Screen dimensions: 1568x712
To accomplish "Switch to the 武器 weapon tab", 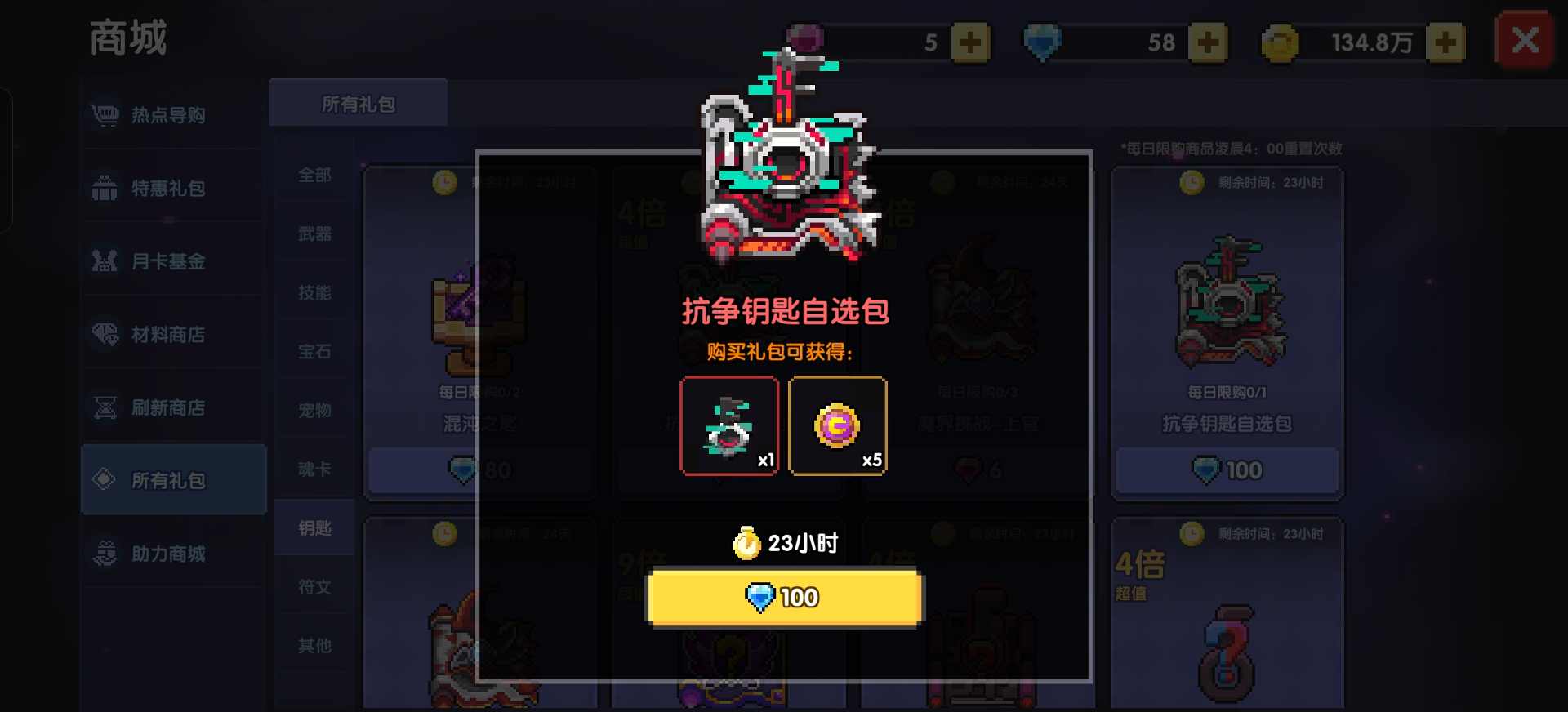I will [x=314, y=234].
